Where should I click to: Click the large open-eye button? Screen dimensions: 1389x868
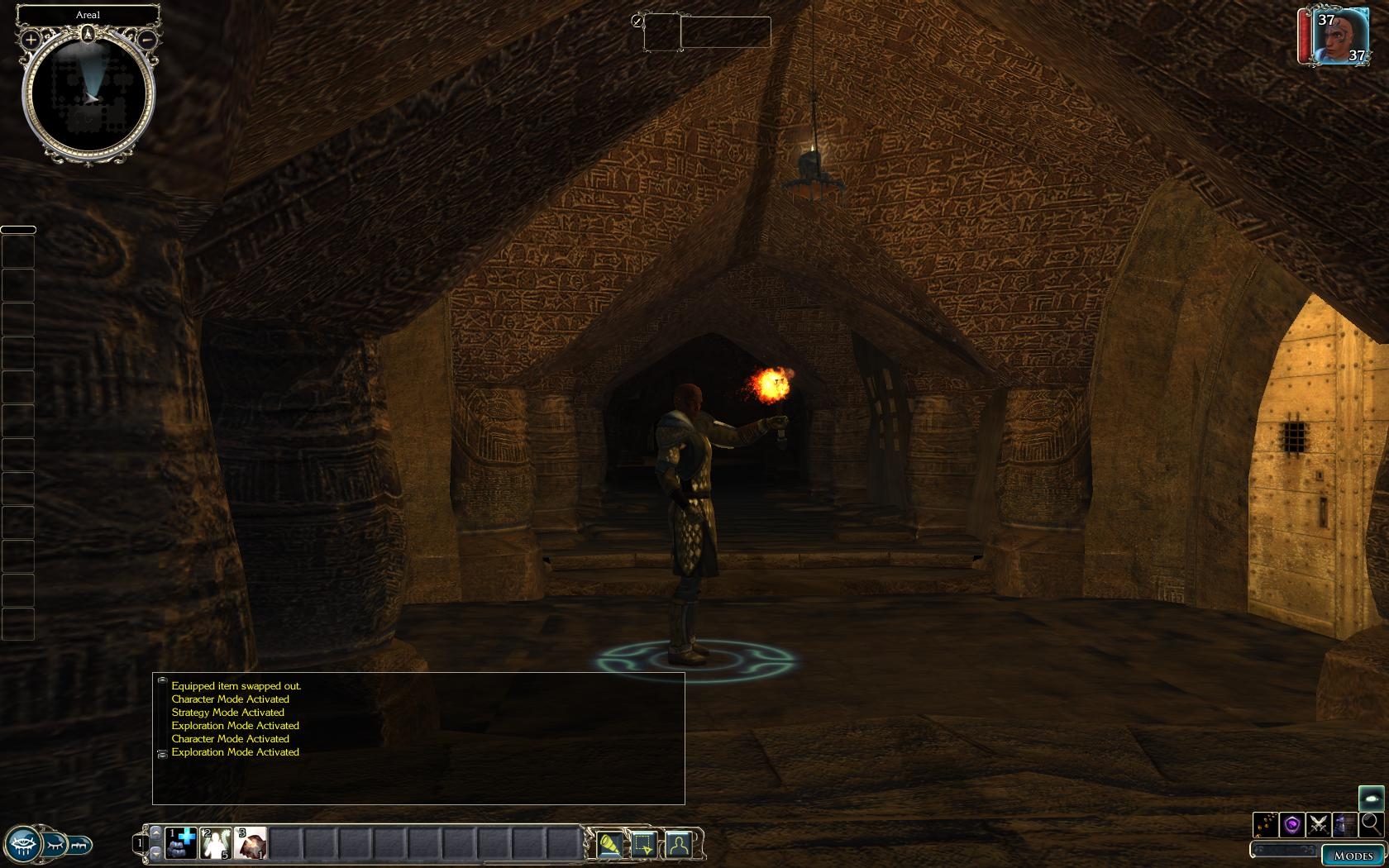pos(22,844)
